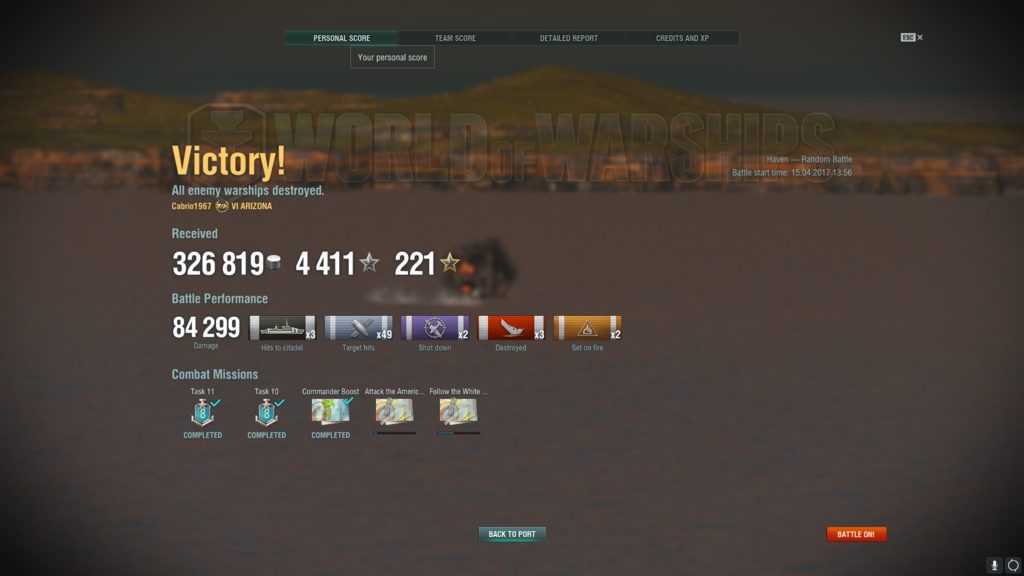Select the Destroyed ships ribbon

coord(511,328)
